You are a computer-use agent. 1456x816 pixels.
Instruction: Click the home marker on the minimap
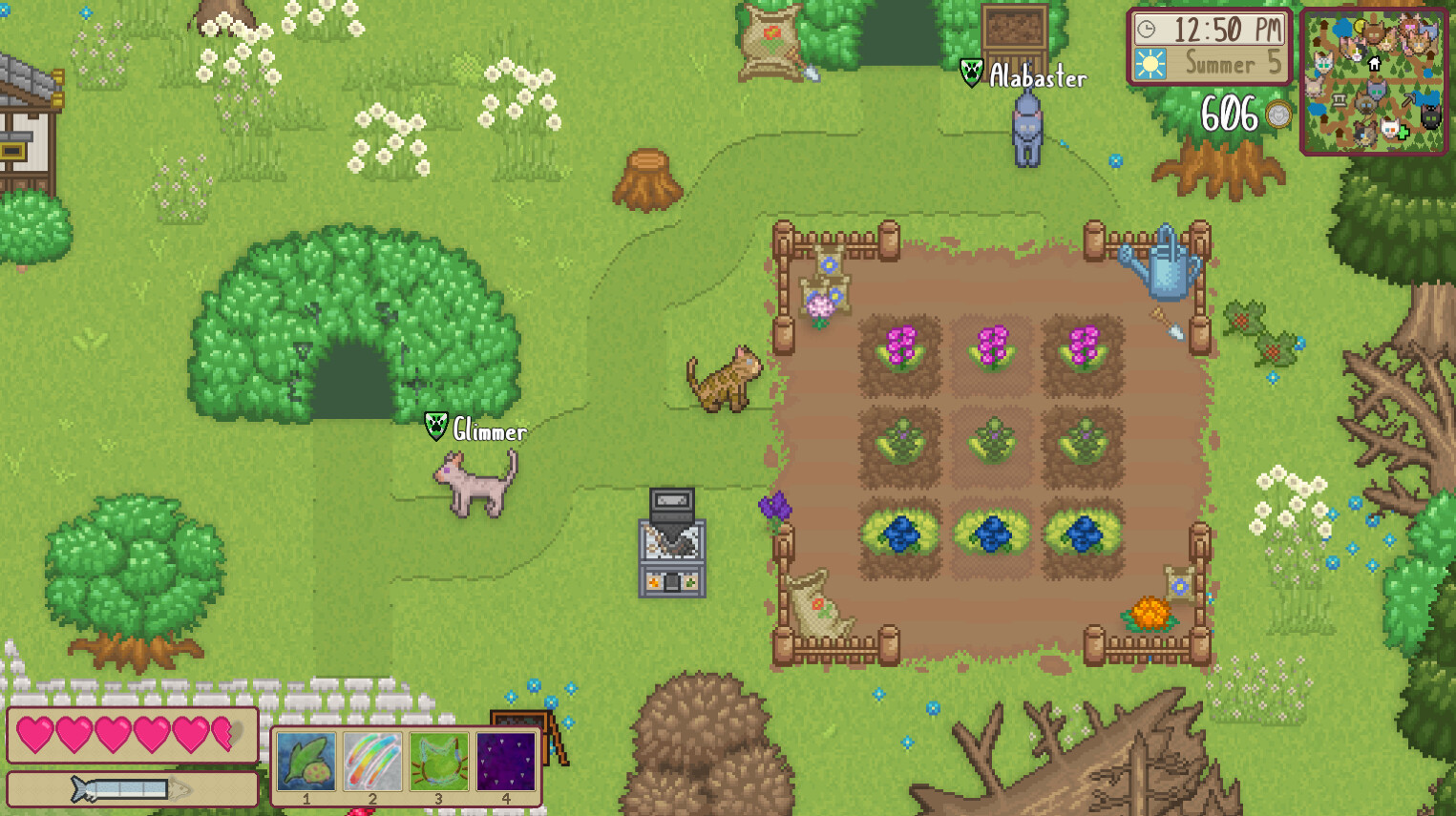pos(1374,65)
